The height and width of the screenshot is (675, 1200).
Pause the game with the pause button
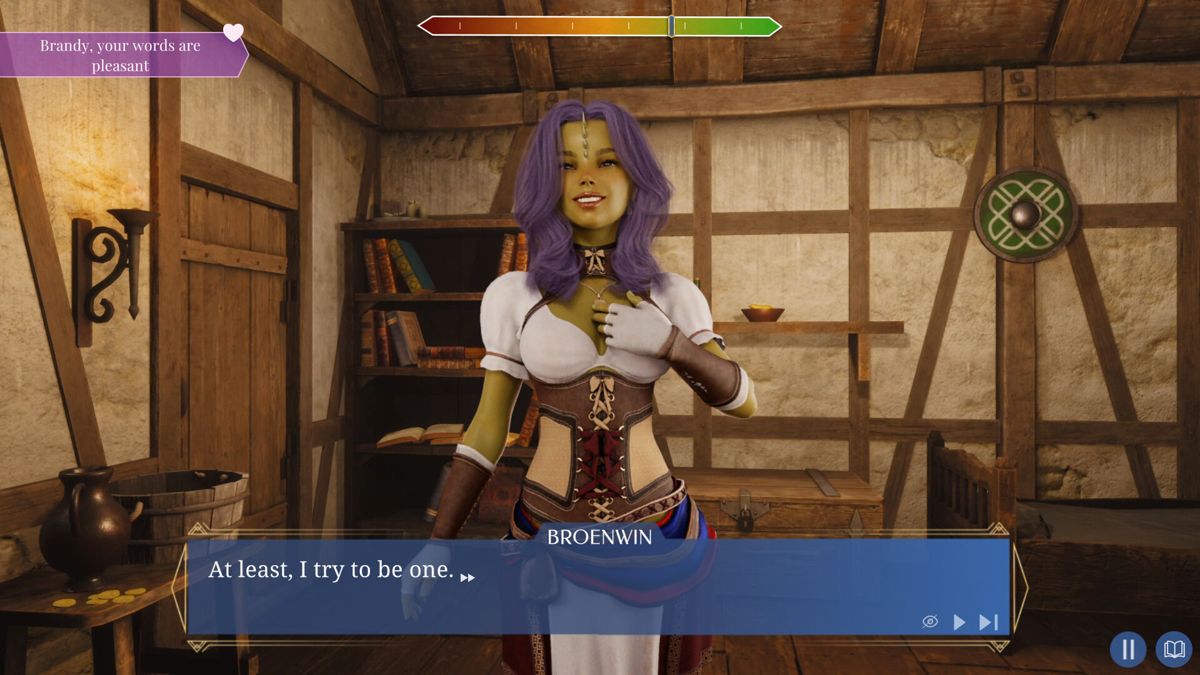click(x=1128, y=649)
